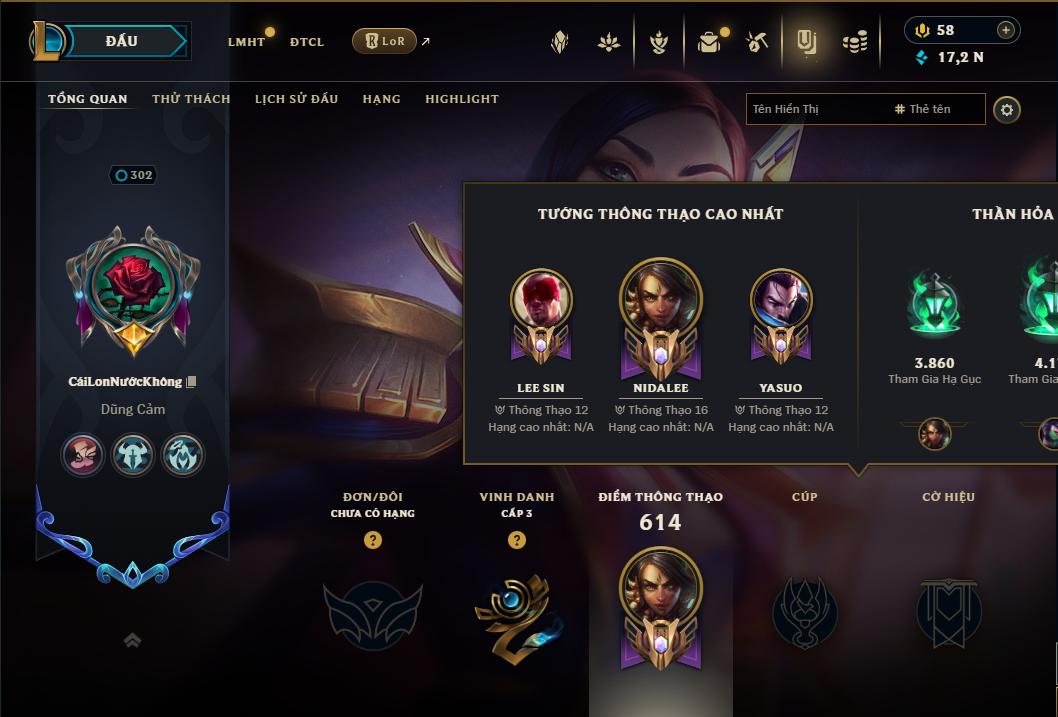1058x717 pixels.
Task: Select the Hạng tab
Action: 381,99
